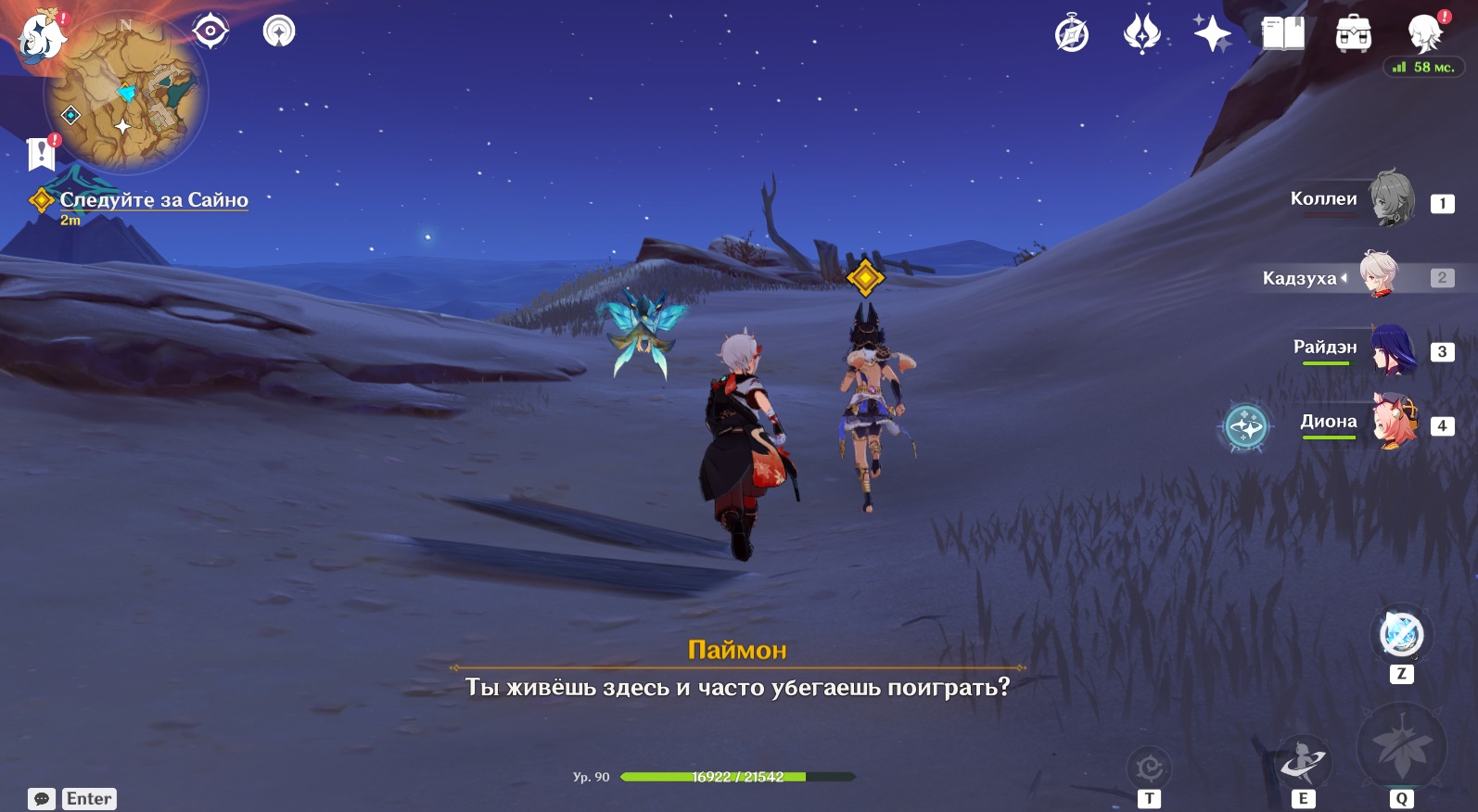
Task: Open the chat speech bubble
Action: [x=42, y=799]
